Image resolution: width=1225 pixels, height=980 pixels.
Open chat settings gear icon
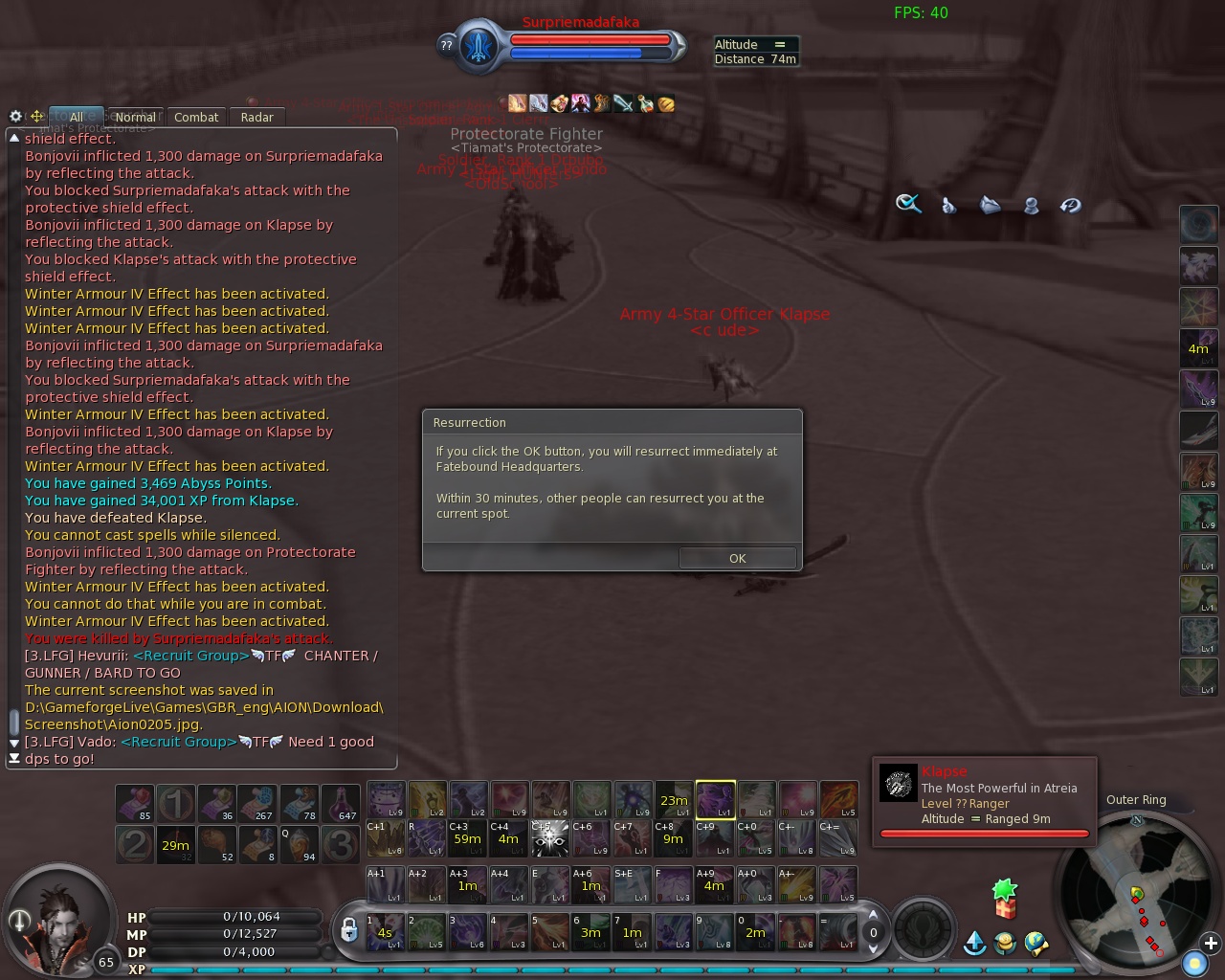click(15, 116)
